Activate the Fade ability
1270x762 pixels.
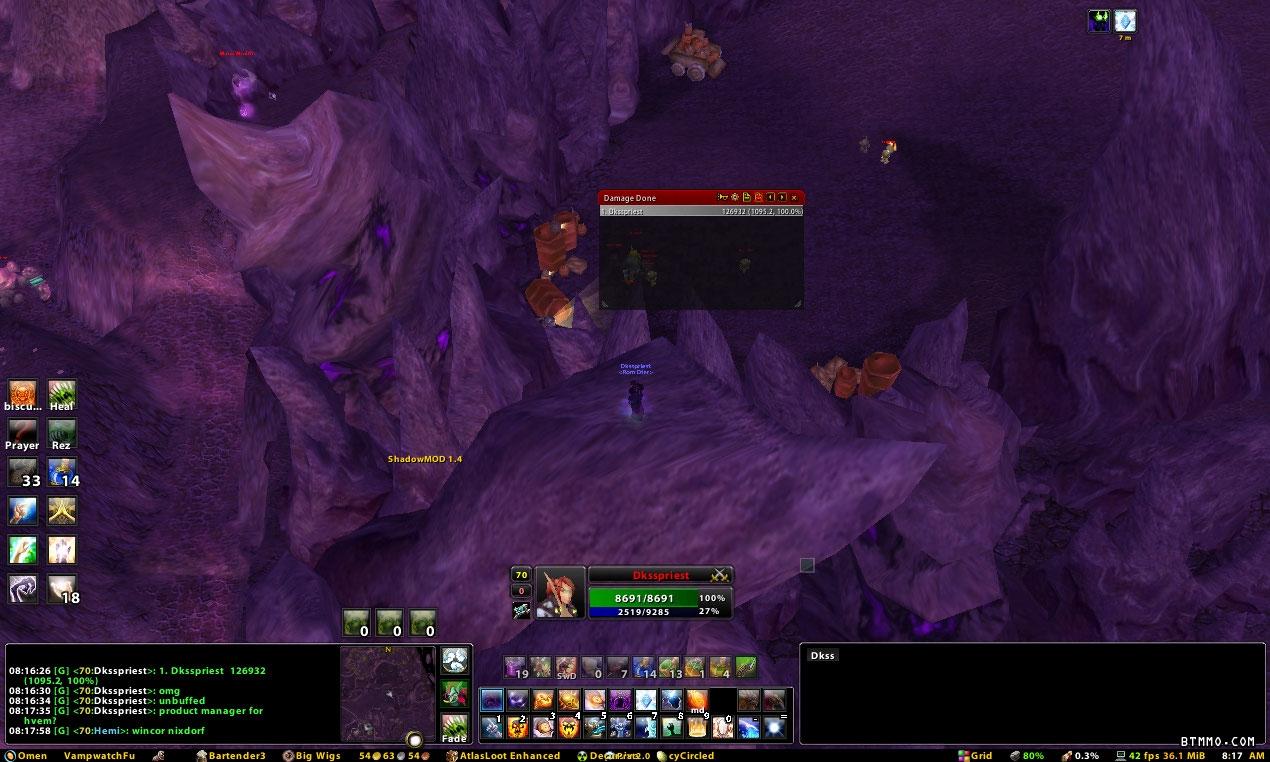click(x=454, y=726)
